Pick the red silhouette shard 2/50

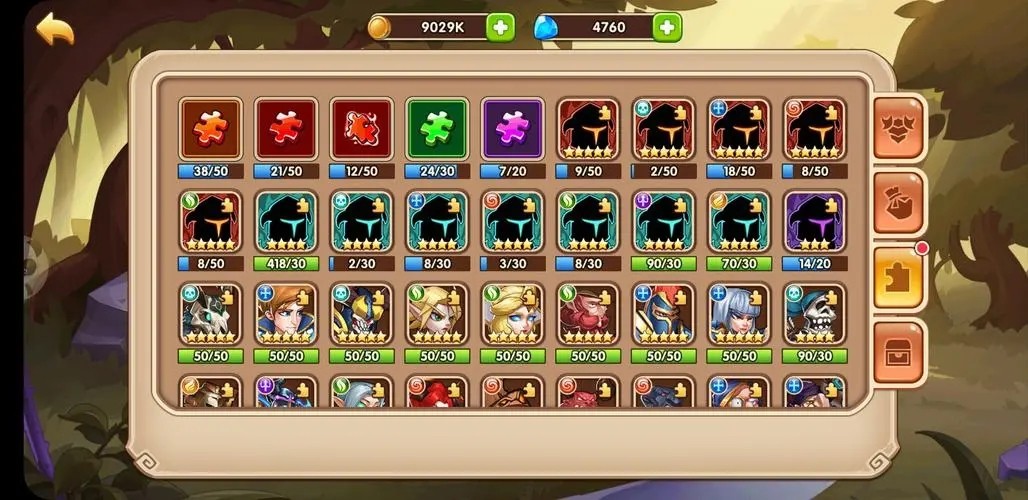click(x=663, y=129)
